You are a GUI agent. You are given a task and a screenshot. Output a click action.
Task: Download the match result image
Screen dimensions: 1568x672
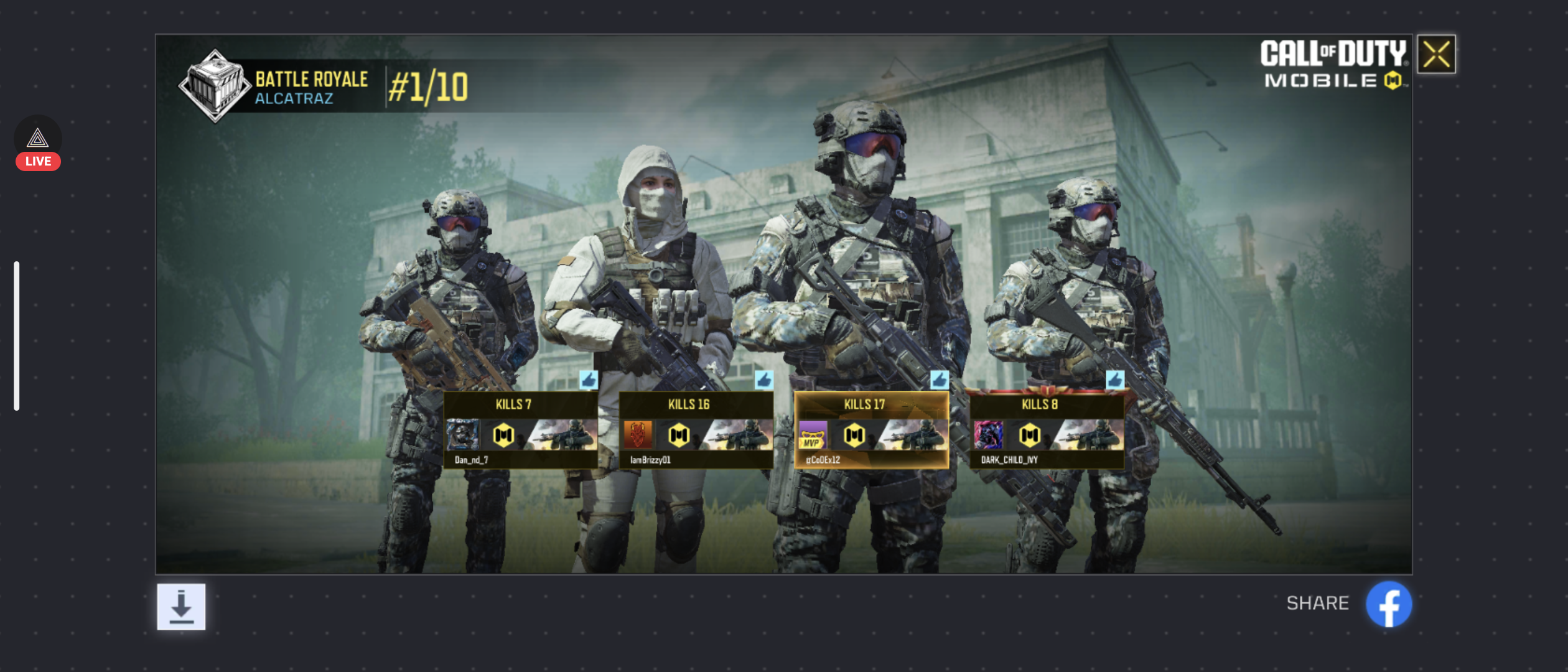coord(181,607)
